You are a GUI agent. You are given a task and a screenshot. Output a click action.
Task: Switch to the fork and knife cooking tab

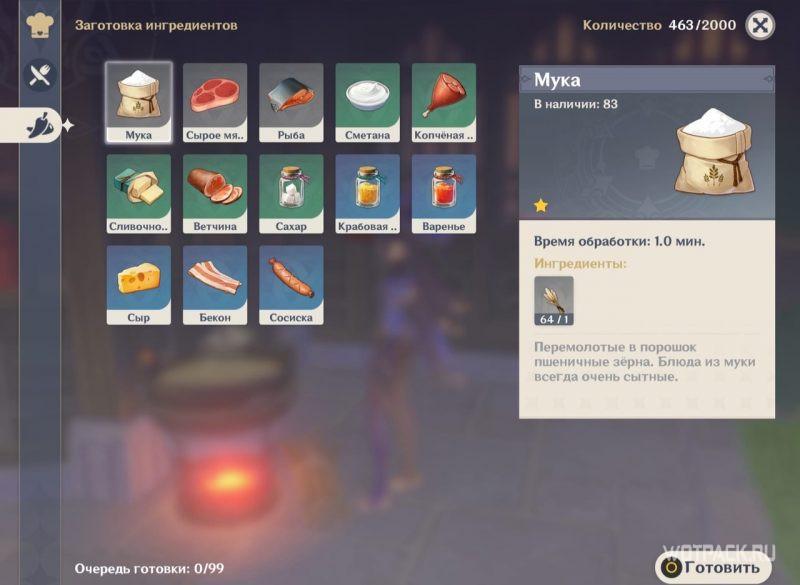pyautogui.click(x=40, y=75)
